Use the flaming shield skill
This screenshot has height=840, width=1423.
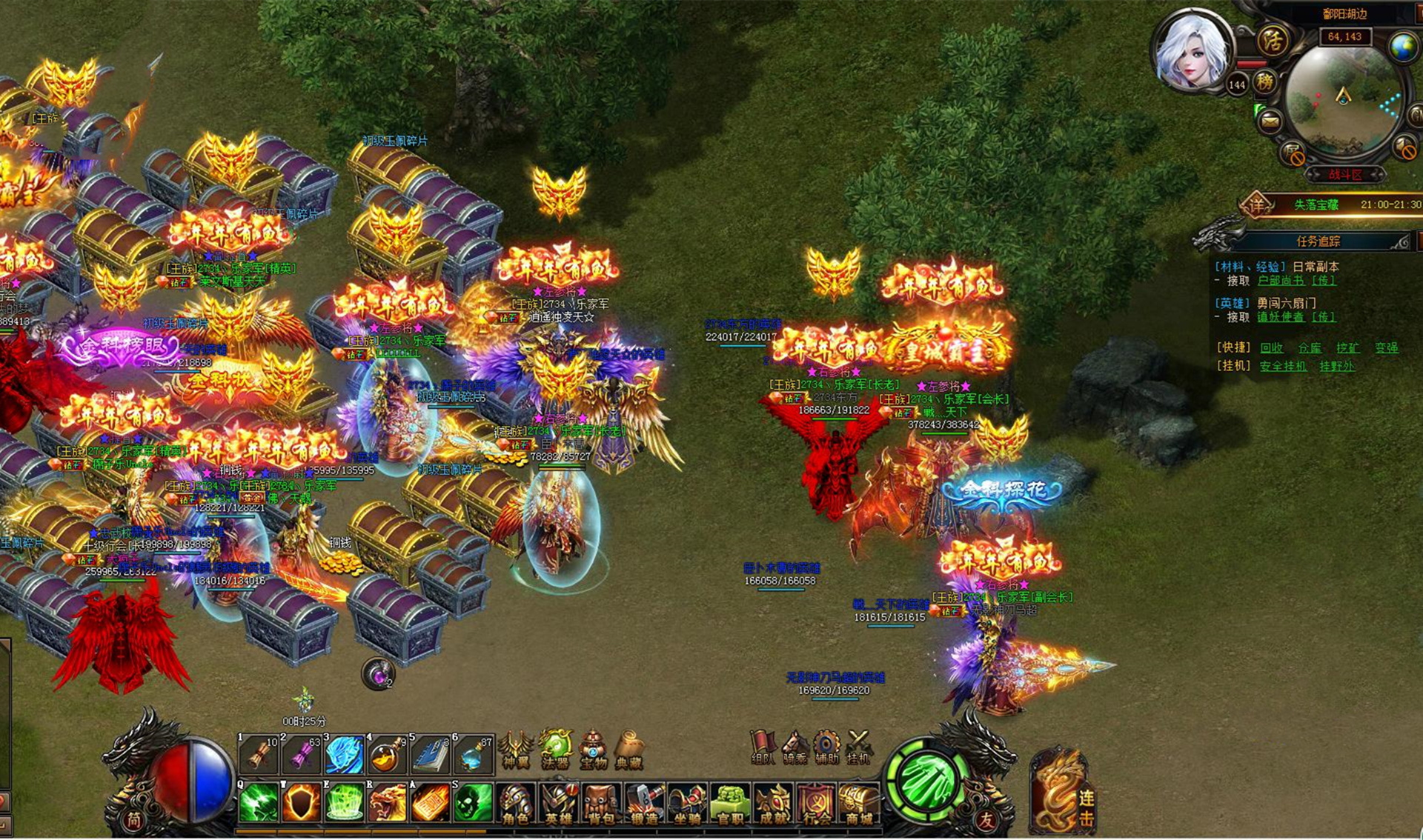302,803
